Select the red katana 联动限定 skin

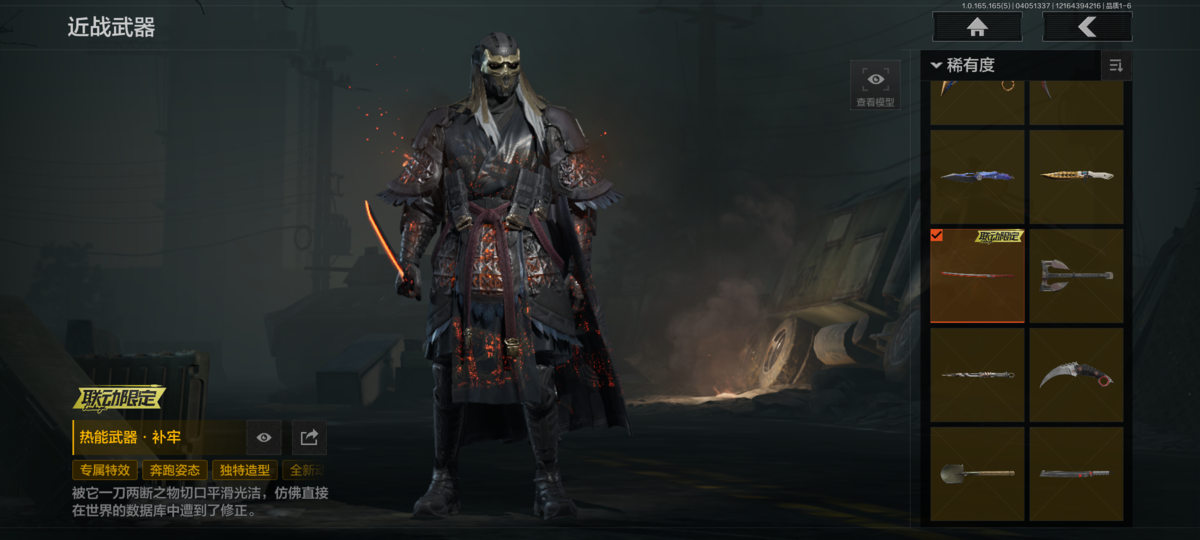[x=977, y=275]
